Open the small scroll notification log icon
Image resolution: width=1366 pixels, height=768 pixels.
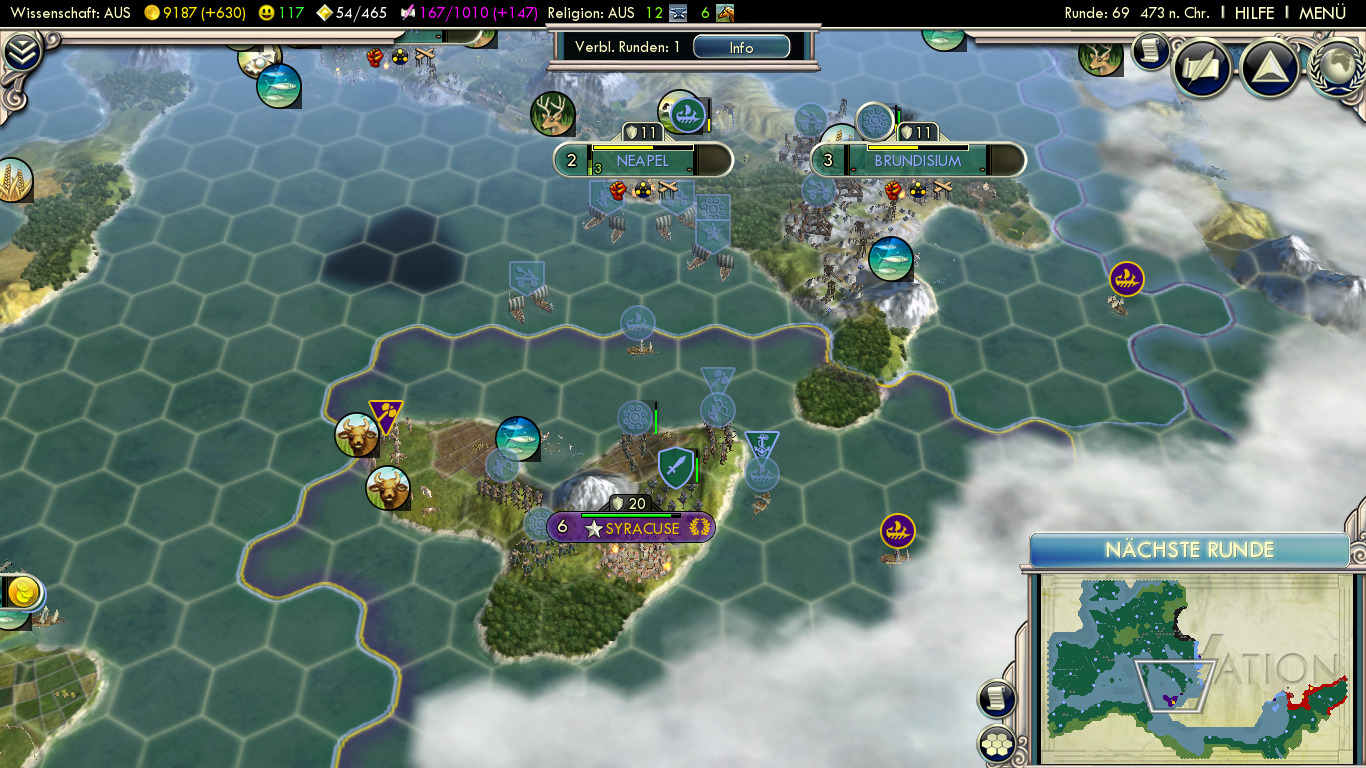click(x=1151, y=51)
